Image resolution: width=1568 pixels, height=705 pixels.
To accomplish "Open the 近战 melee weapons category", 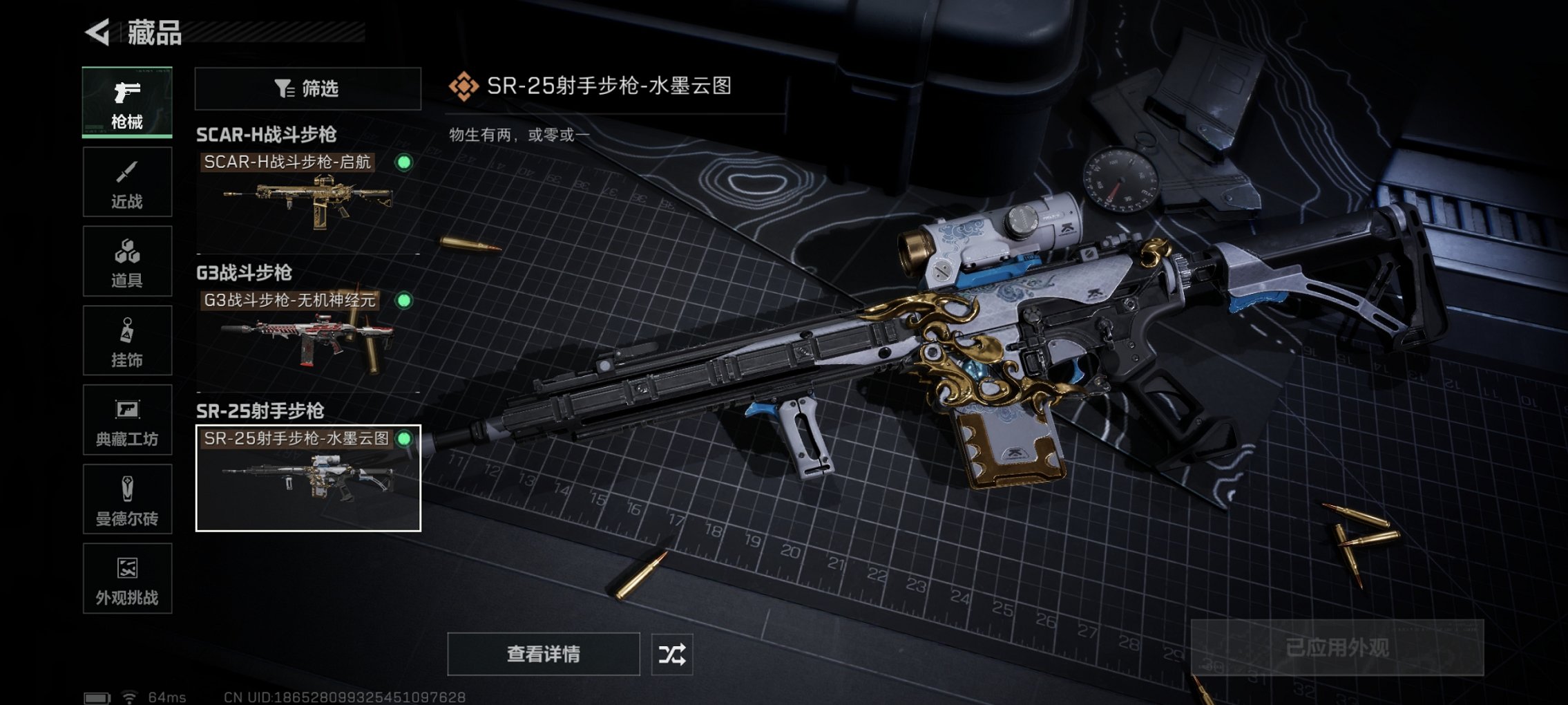I will [x=127, y=182].
